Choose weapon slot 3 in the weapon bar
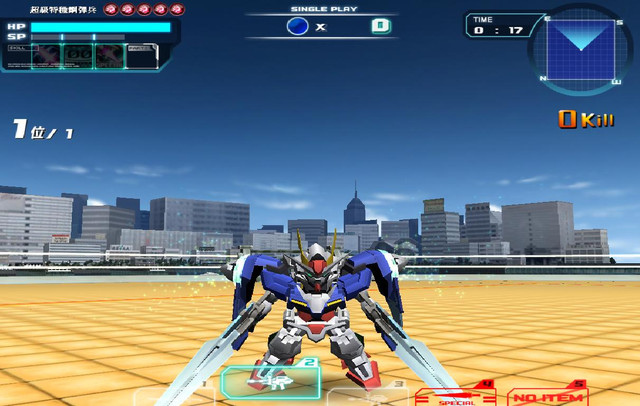The width and height of the screenshot is (640, 406). coord(366,394)
